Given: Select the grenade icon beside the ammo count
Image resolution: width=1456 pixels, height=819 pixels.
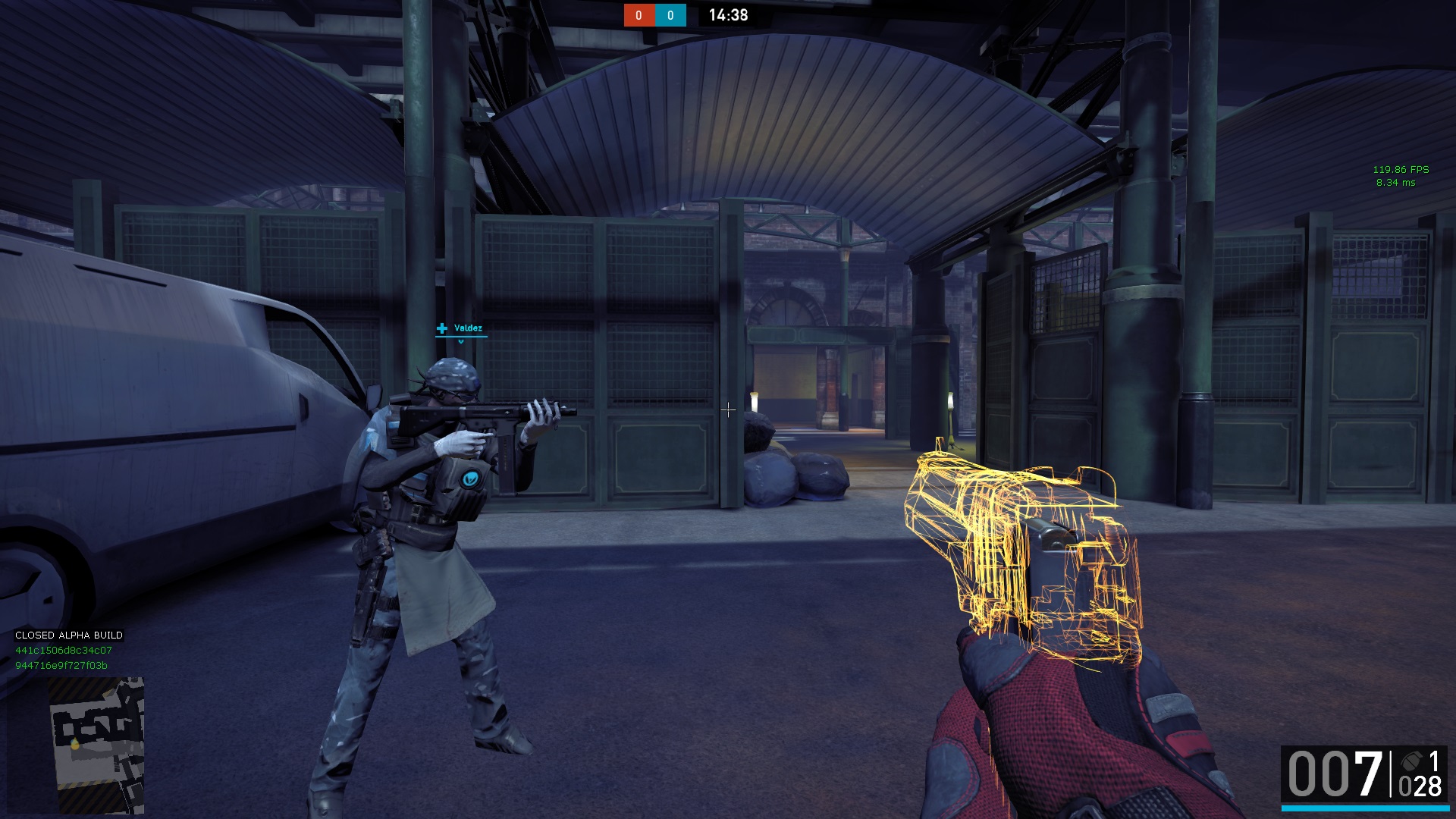Looking at the screenshot, I should point(1411,761).
